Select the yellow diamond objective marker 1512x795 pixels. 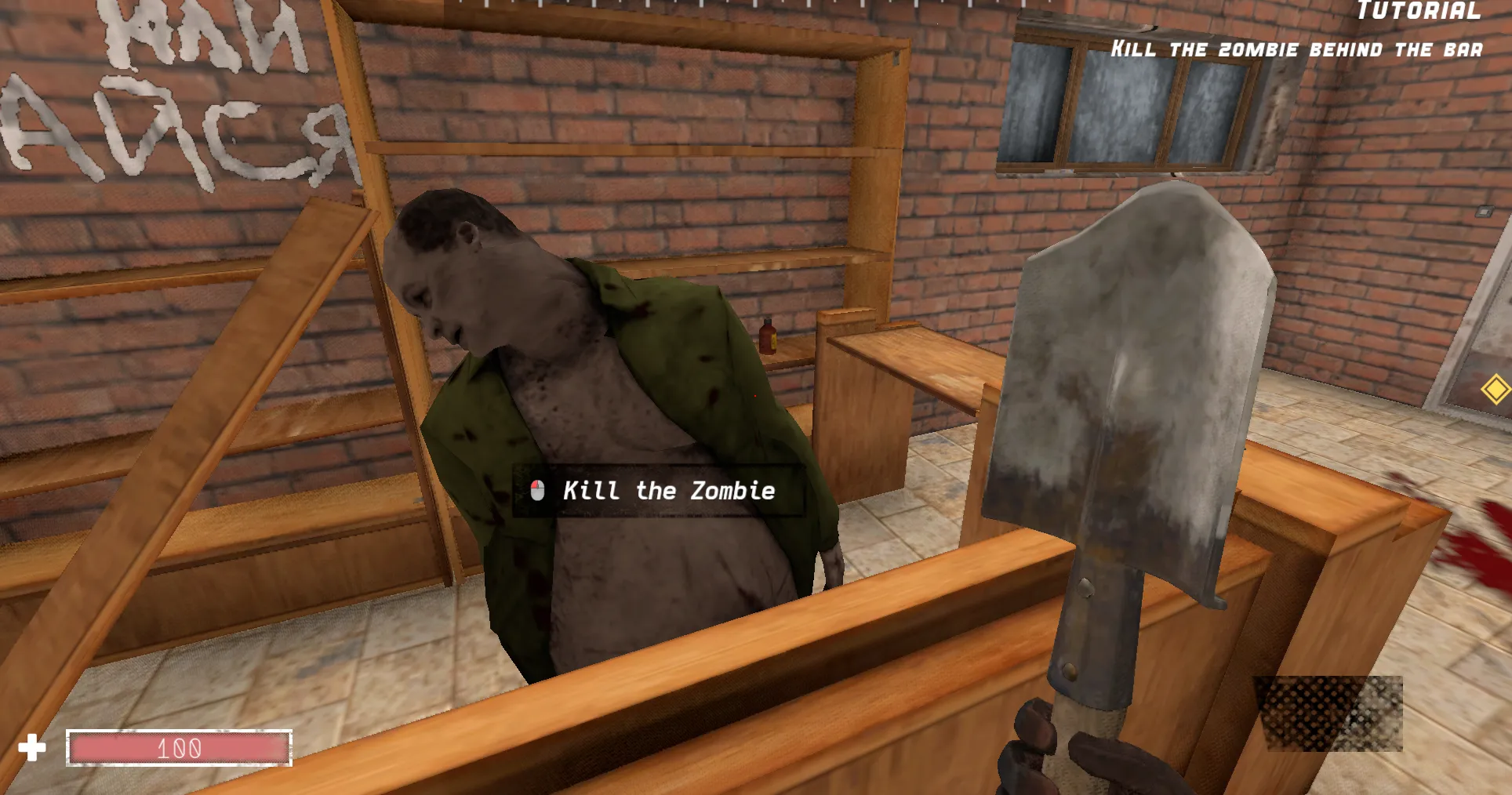coord(1496,387)
